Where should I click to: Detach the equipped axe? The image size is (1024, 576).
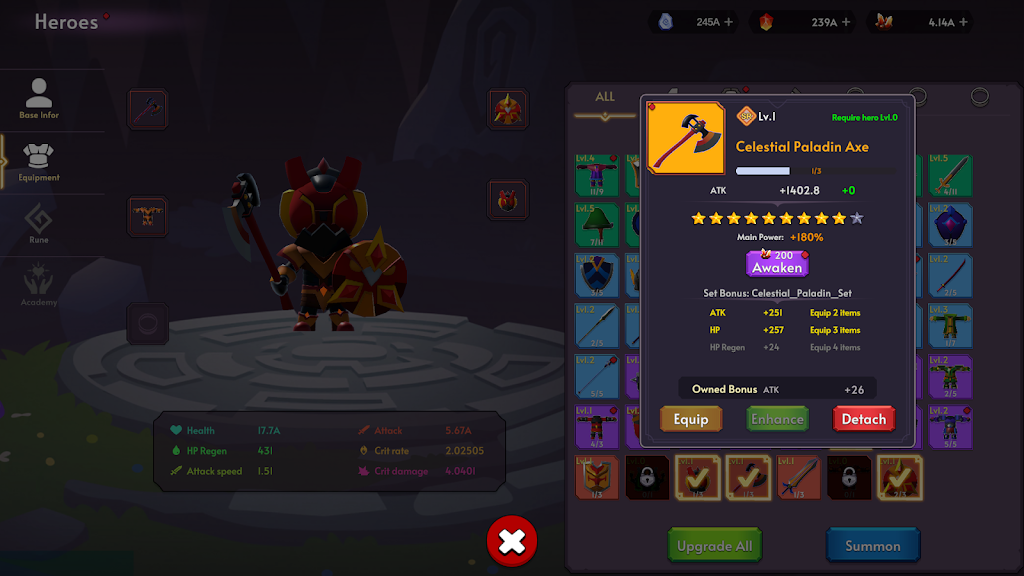pos(863,419)
